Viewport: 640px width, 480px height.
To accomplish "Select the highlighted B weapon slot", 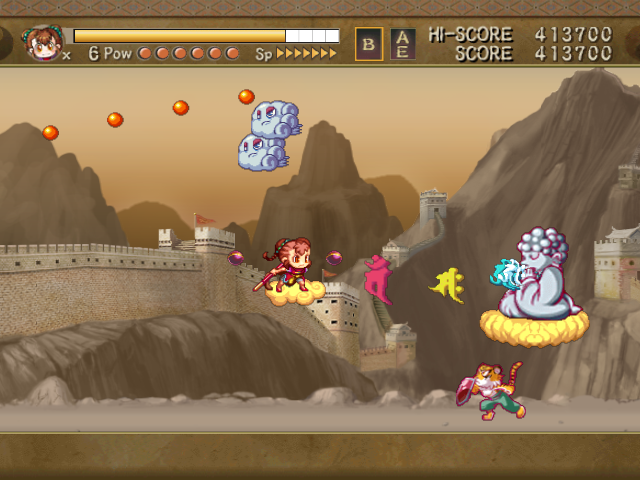I will point(369,44).
